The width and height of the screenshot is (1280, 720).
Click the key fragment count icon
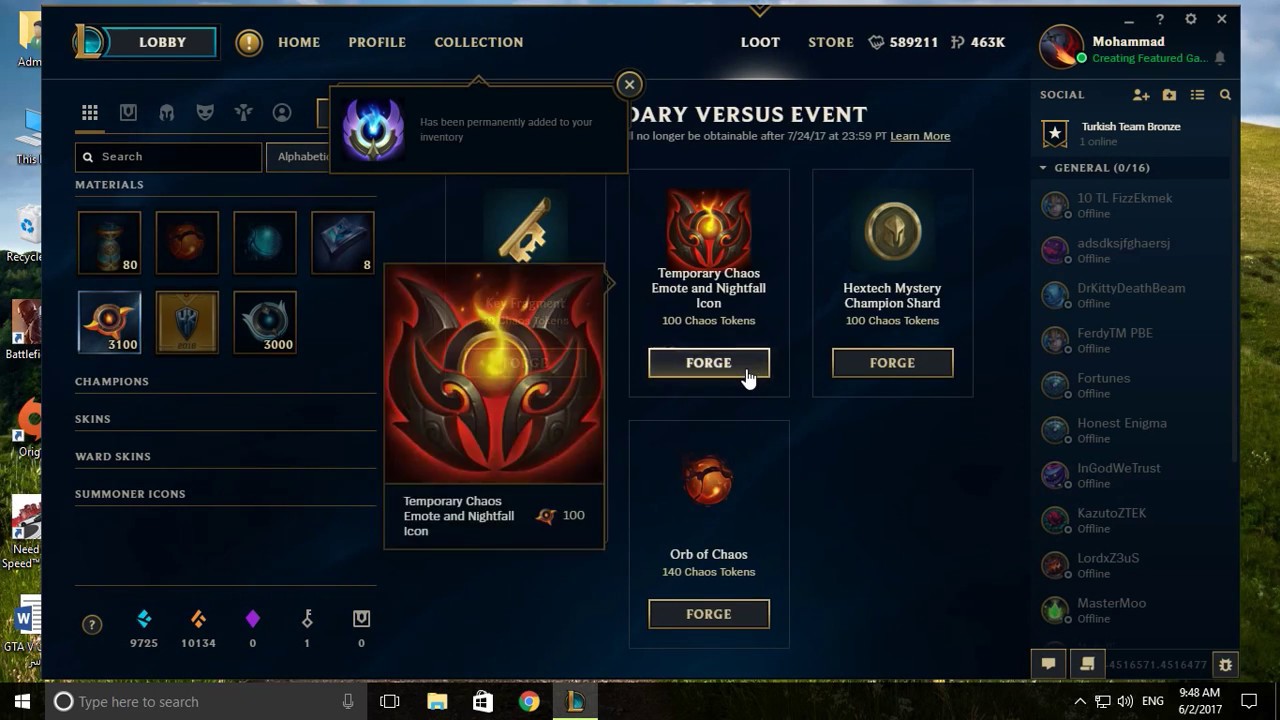coord(306,617)
